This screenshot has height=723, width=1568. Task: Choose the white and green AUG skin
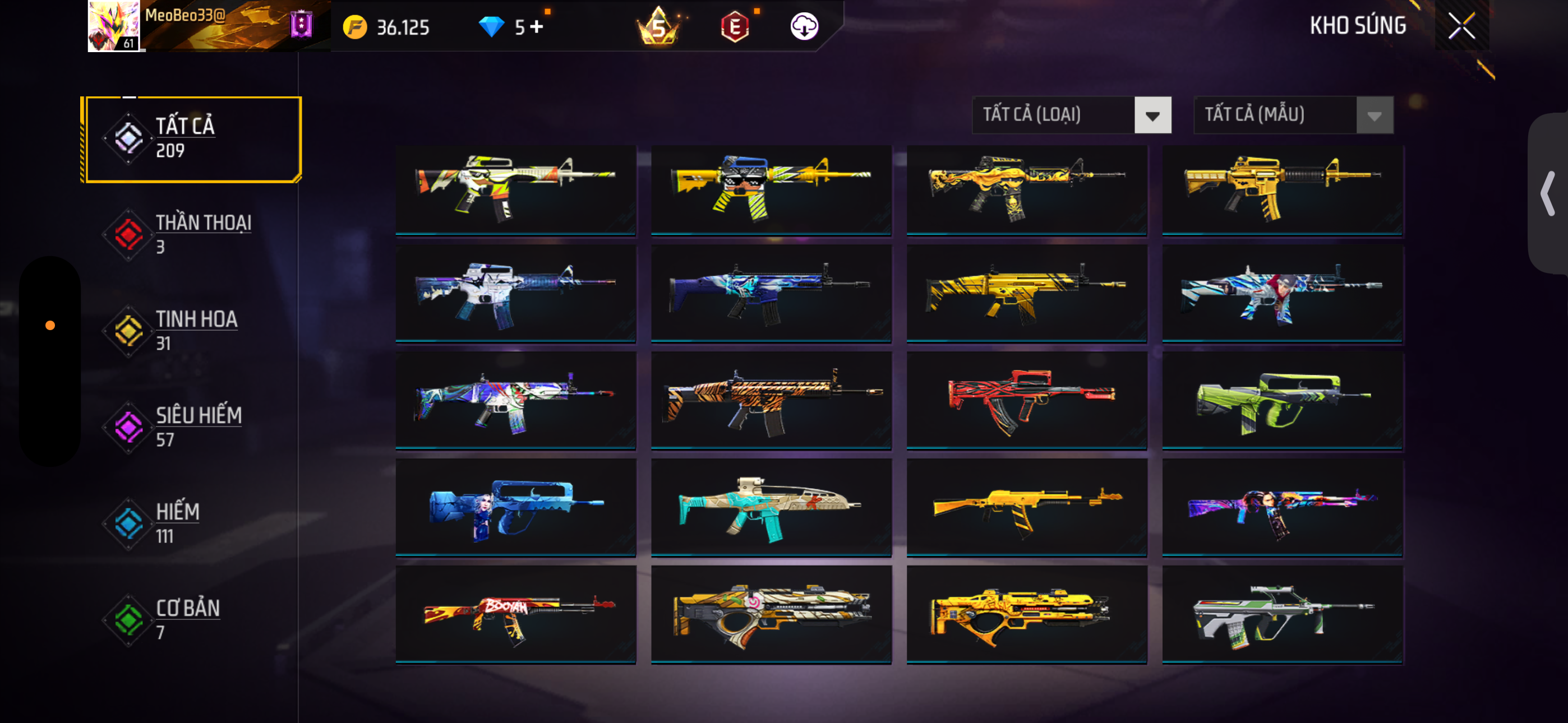point(1282,614)
